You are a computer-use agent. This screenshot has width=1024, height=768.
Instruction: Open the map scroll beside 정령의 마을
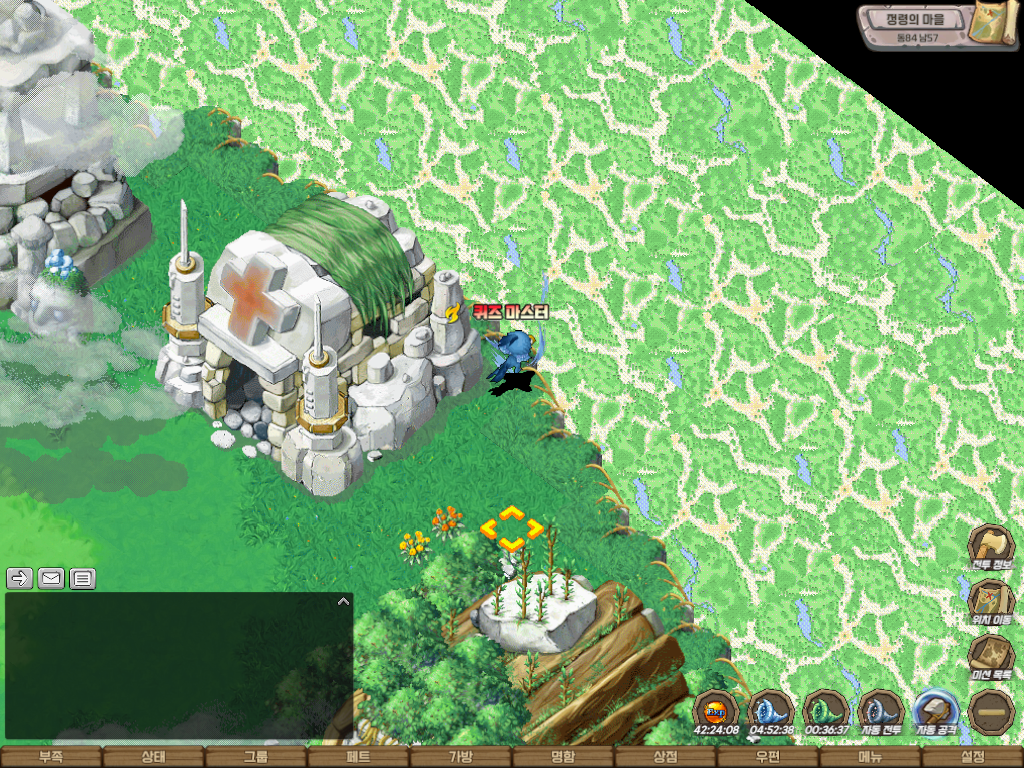point(996,23)
